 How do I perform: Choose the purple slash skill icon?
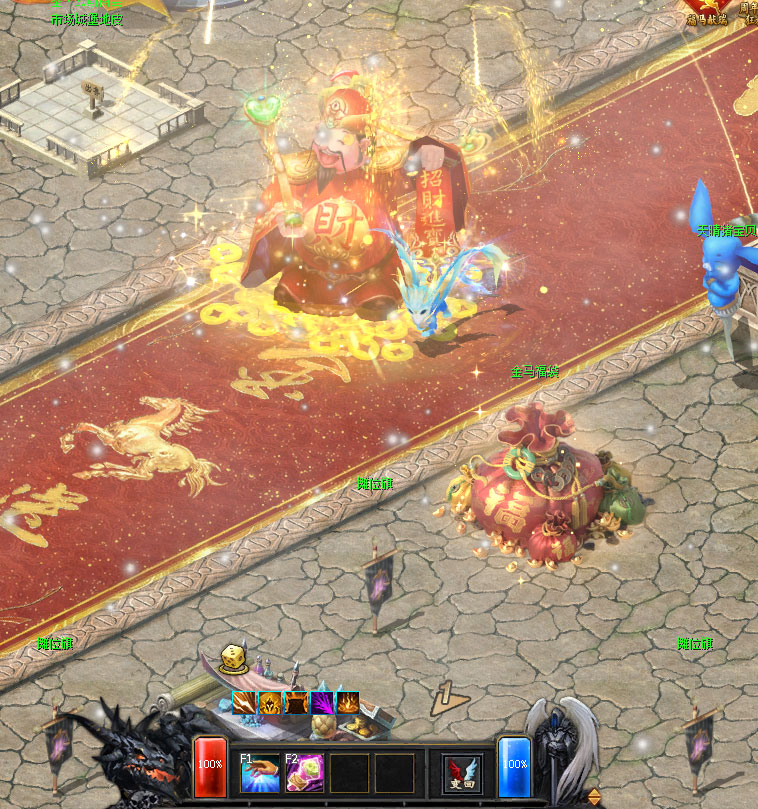tap(322, 703)
